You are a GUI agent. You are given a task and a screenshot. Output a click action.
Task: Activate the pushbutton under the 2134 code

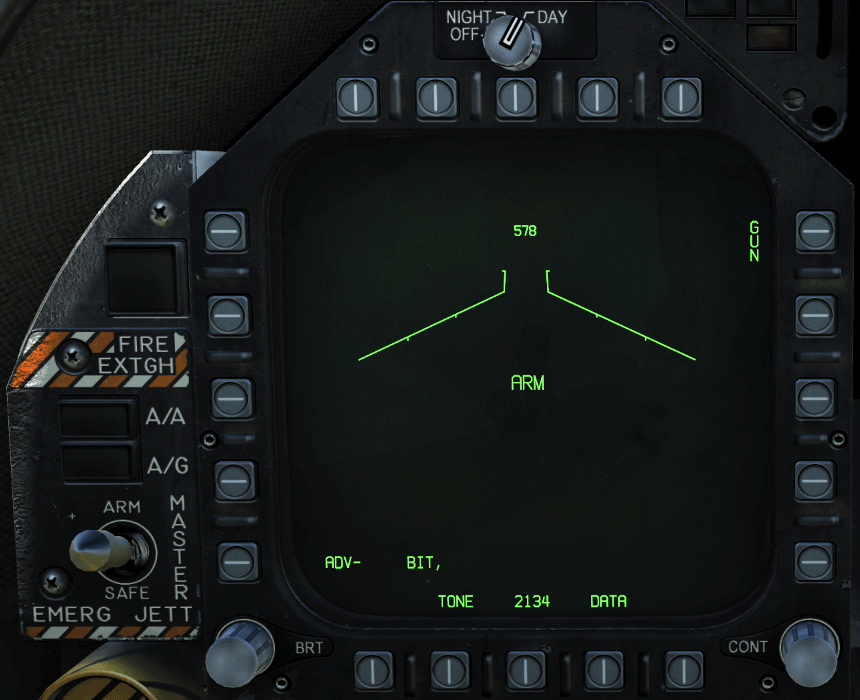click(526, 666)
